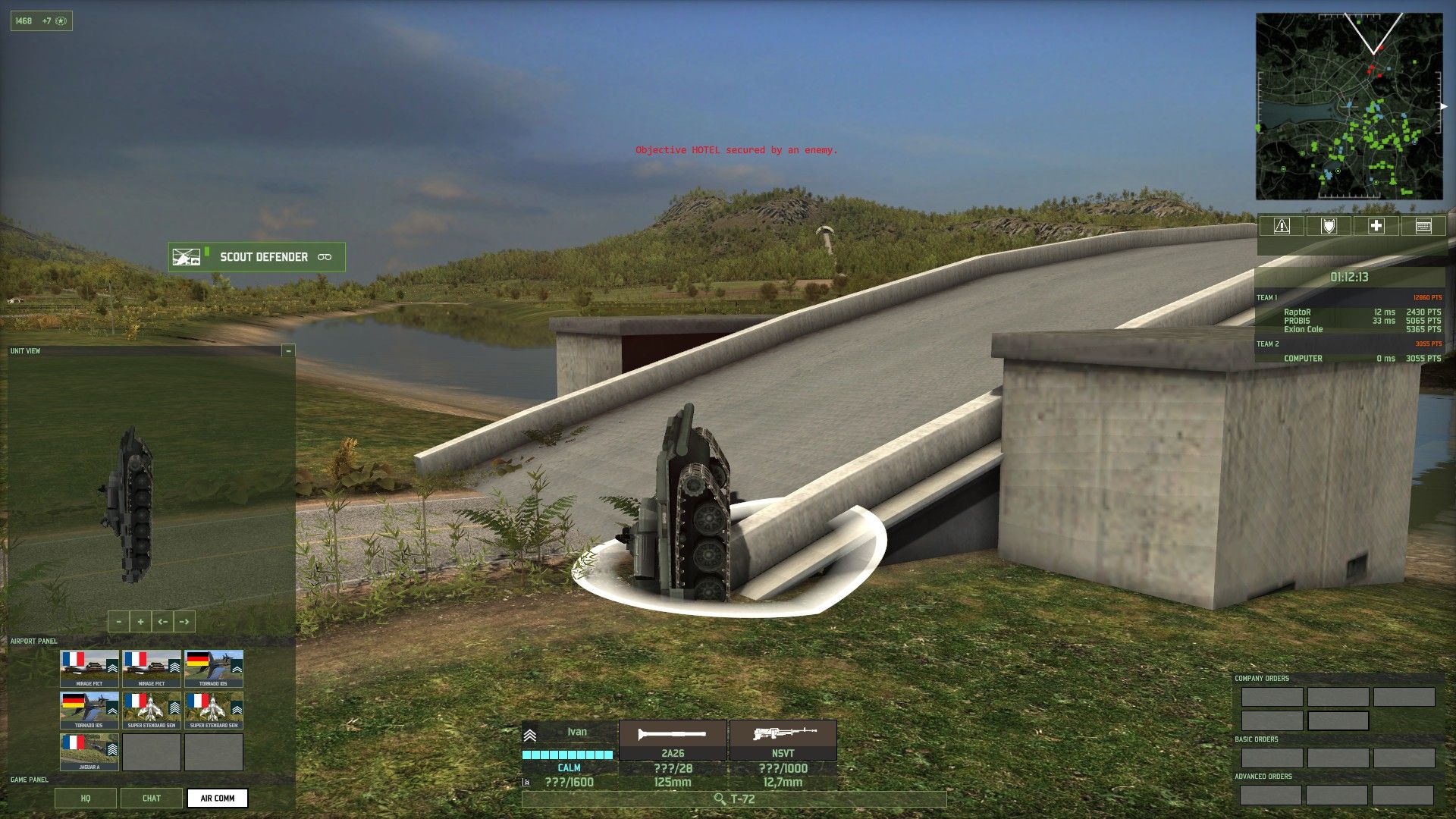The width and height of the screenshot is (1456, 819).
Task: Switch to the CHAT tab
Action: tap(151, 798)
